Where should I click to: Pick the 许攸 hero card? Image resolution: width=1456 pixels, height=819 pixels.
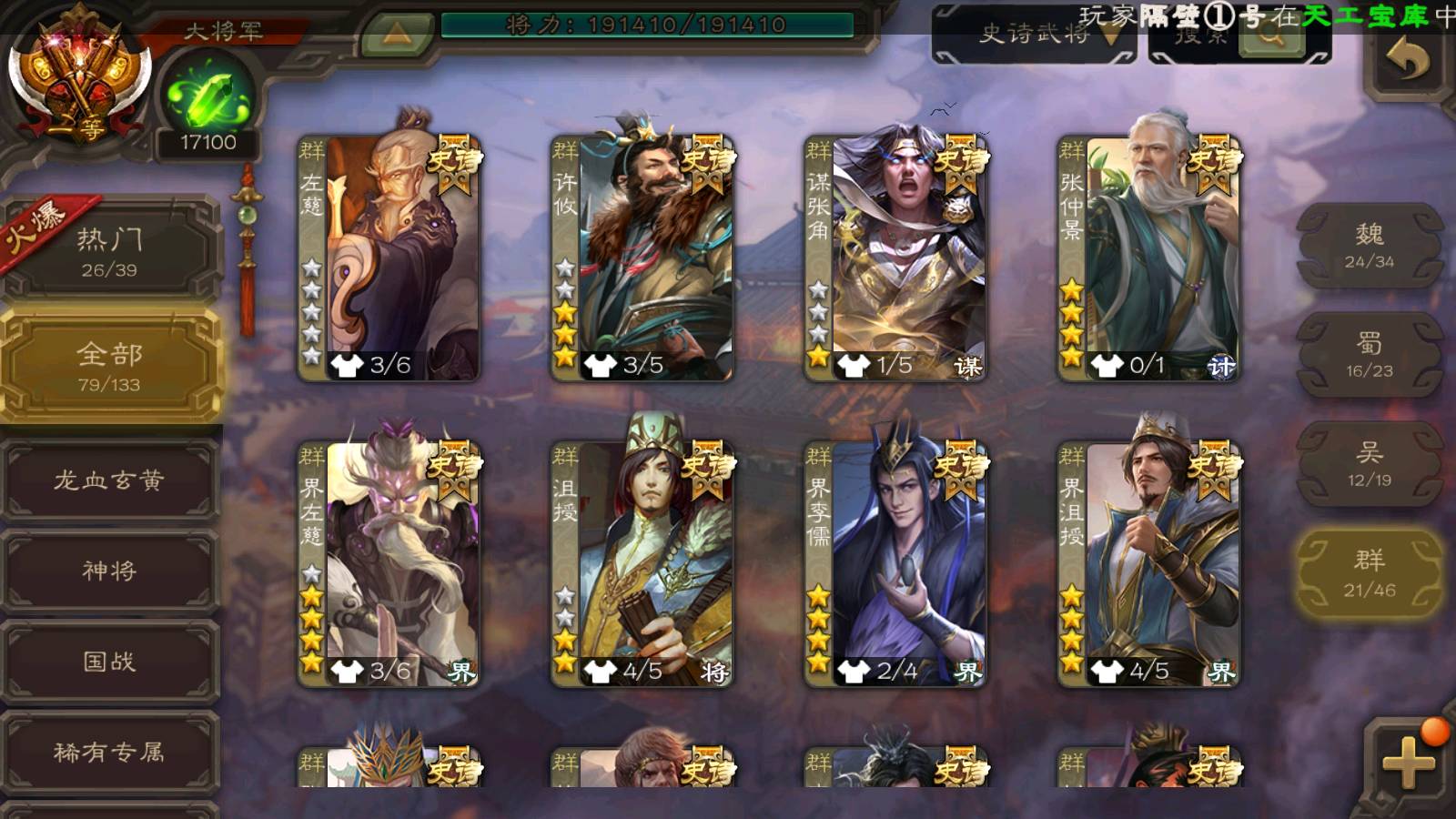642,258
